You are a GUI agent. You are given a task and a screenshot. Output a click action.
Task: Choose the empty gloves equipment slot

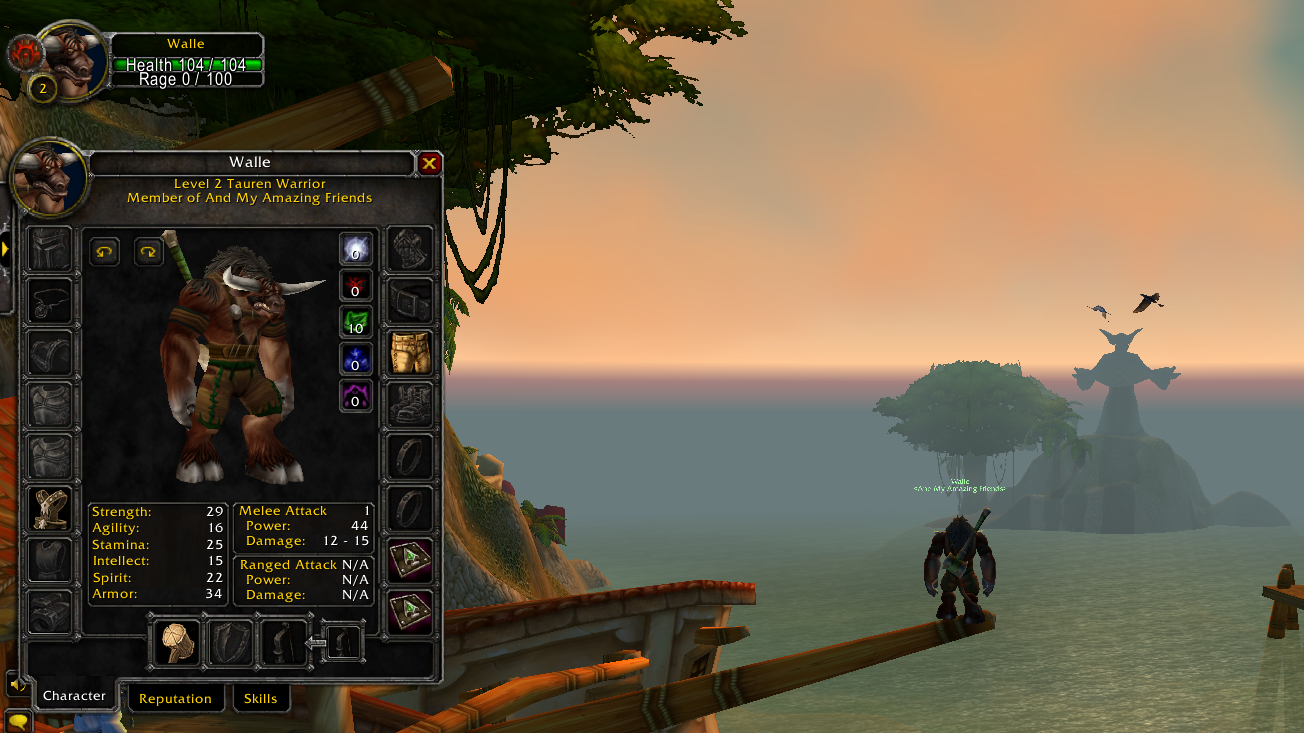pyautogui.click(x=410, y=249)
